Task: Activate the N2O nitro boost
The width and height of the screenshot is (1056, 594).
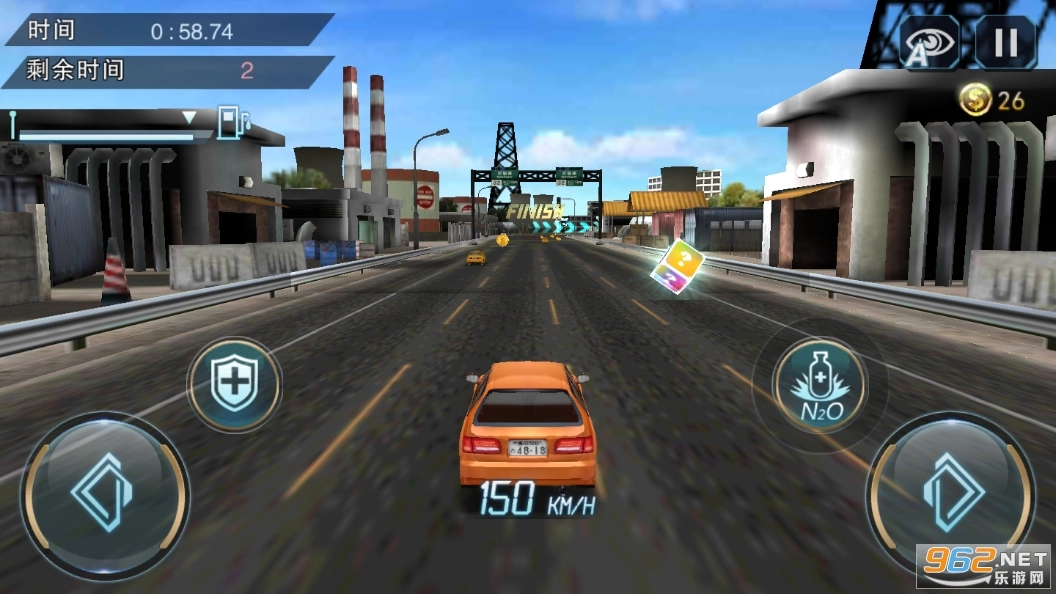Action: pos(820,385)
